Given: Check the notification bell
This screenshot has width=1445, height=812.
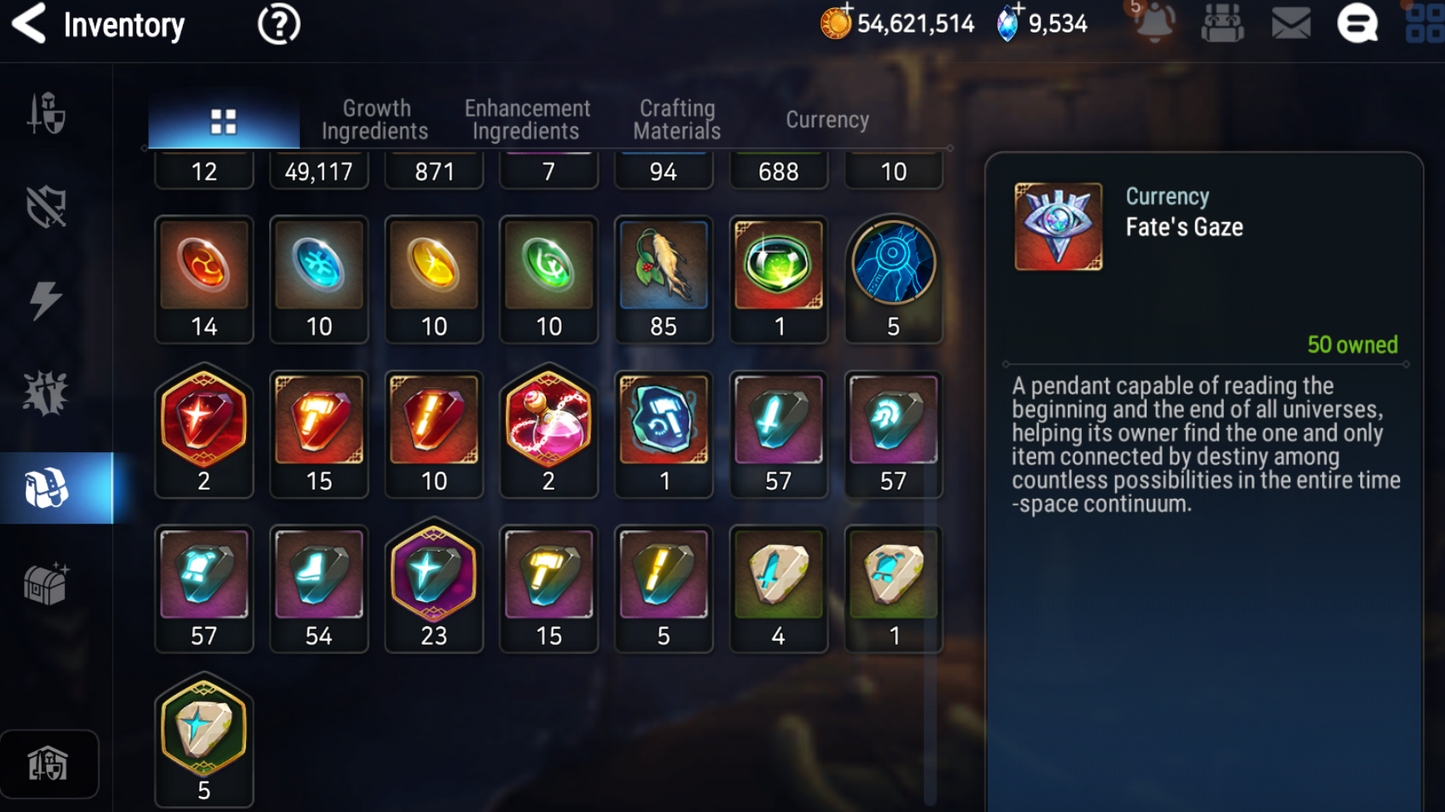Looking at the screenshot, I should click(1154, 24).
